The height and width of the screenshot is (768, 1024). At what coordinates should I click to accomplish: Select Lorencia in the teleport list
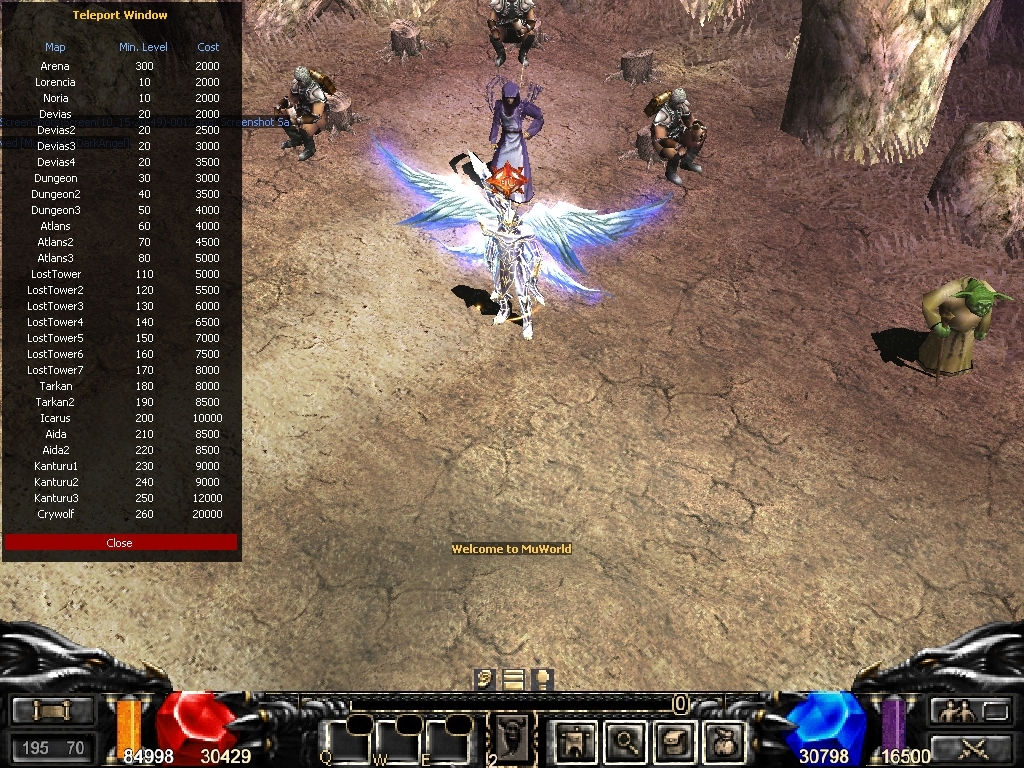(x=56, y=82)
